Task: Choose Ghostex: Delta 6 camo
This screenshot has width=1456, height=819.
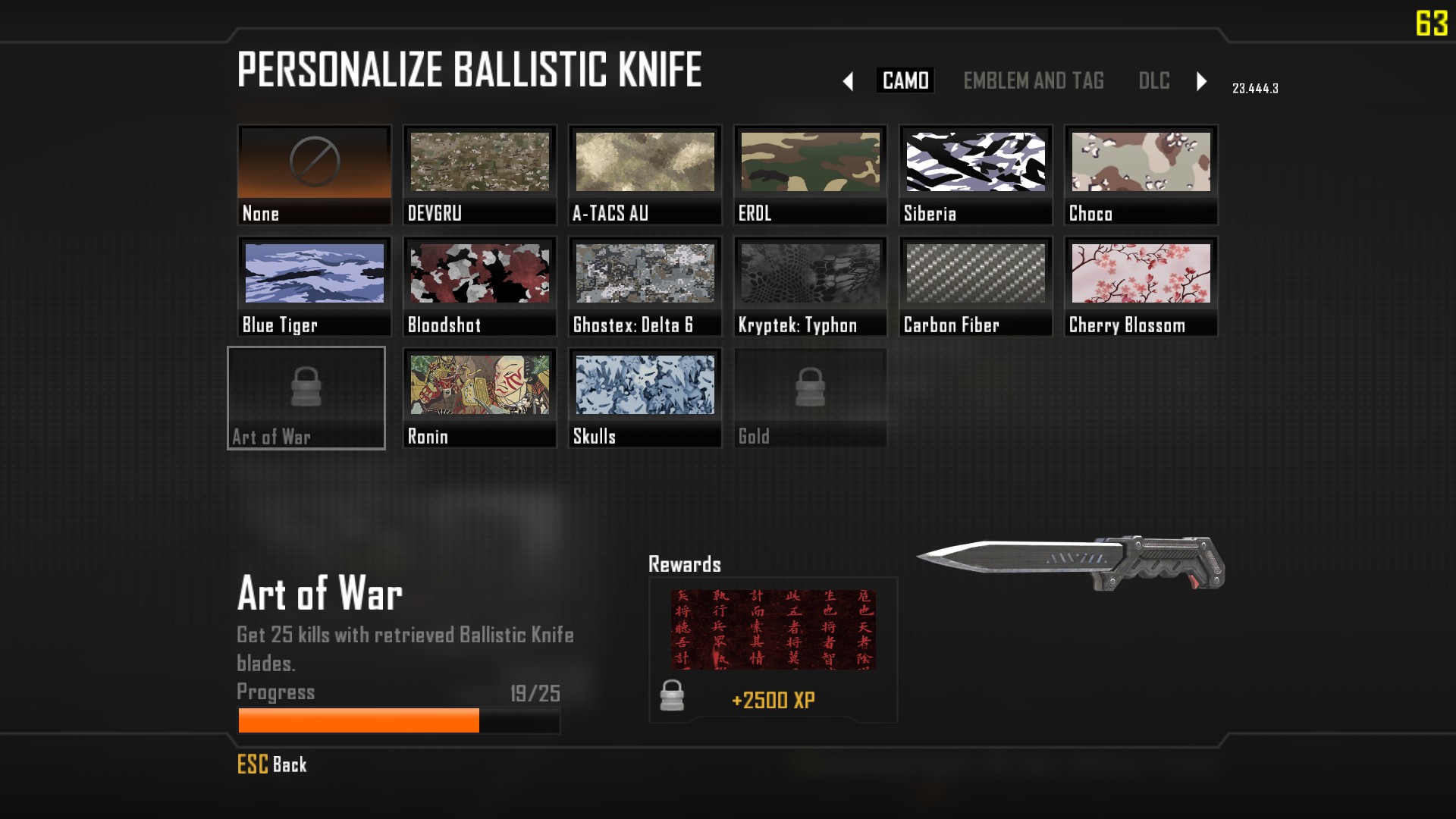Action: [645, 286]
